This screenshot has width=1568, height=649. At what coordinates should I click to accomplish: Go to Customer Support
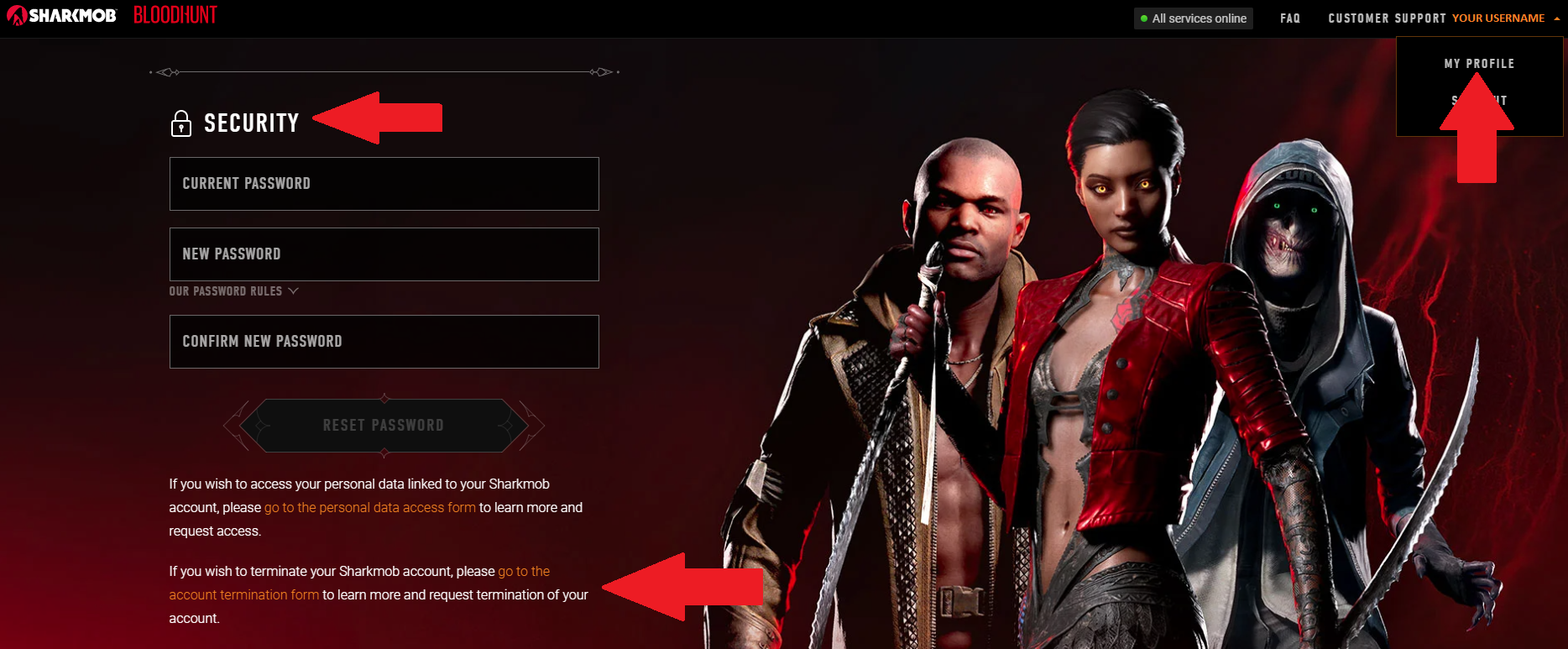coord(1387,18)
